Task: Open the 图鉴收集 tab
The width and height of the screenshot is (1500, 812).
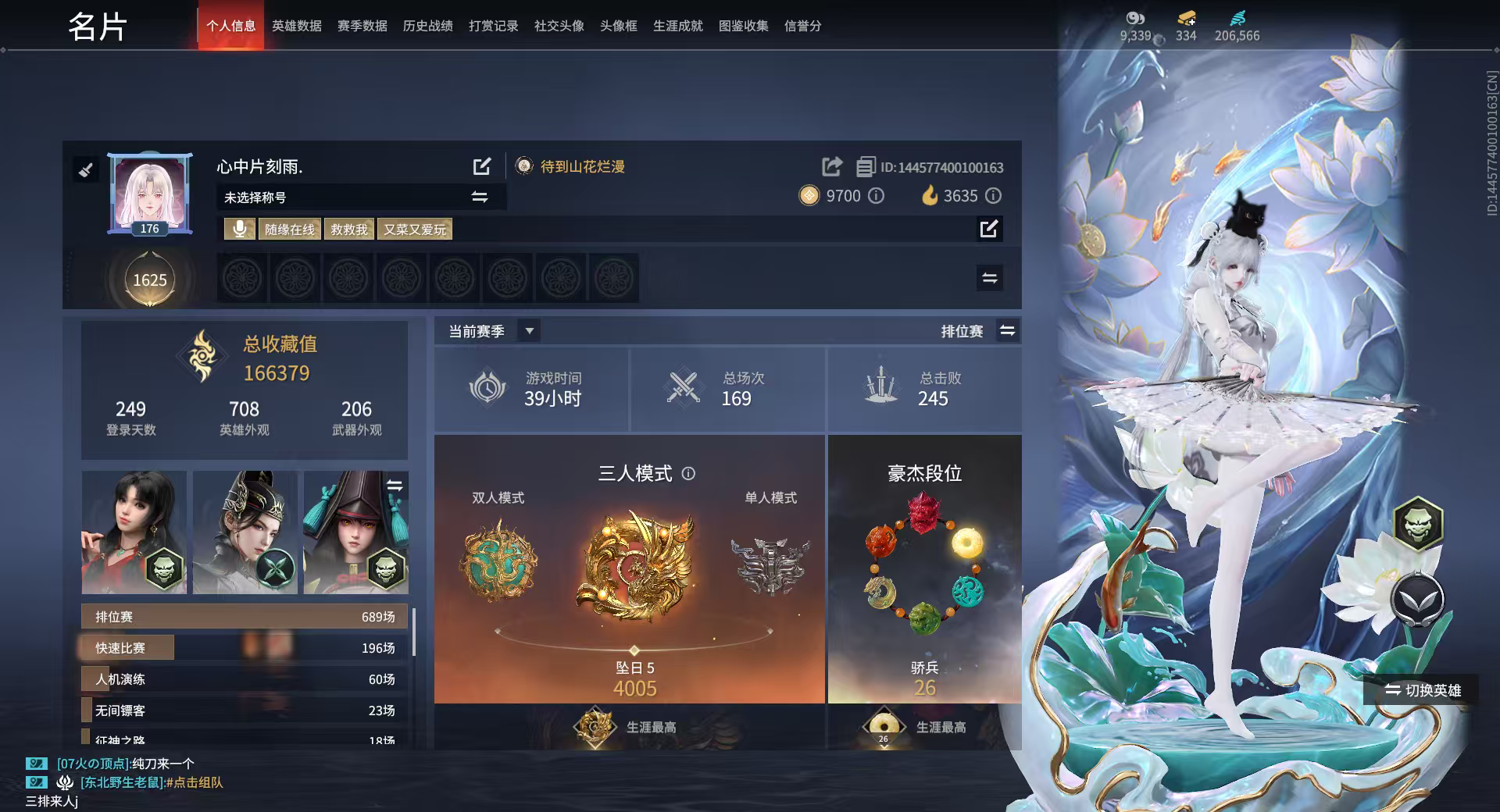Action: [743, 25]
